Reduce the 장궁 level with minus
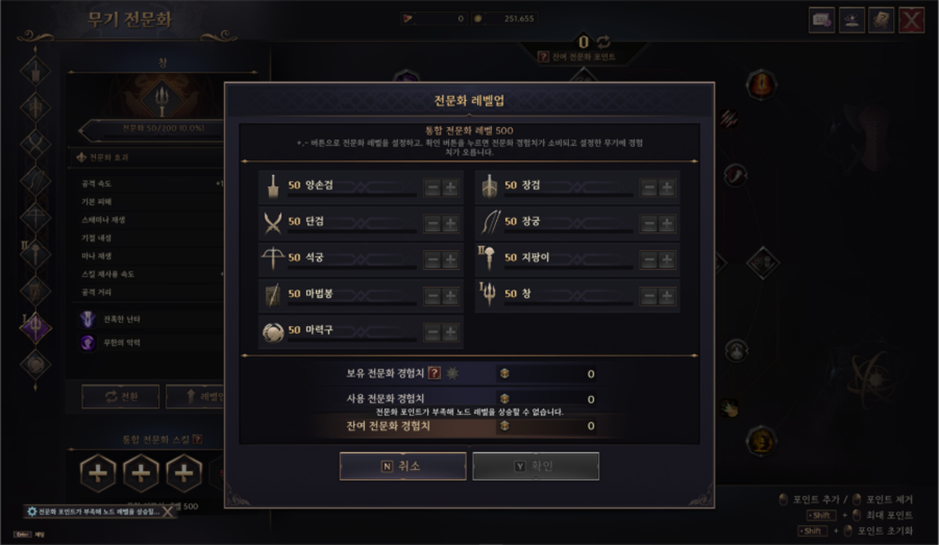This screenshot has width=939, height=545. 650,223
